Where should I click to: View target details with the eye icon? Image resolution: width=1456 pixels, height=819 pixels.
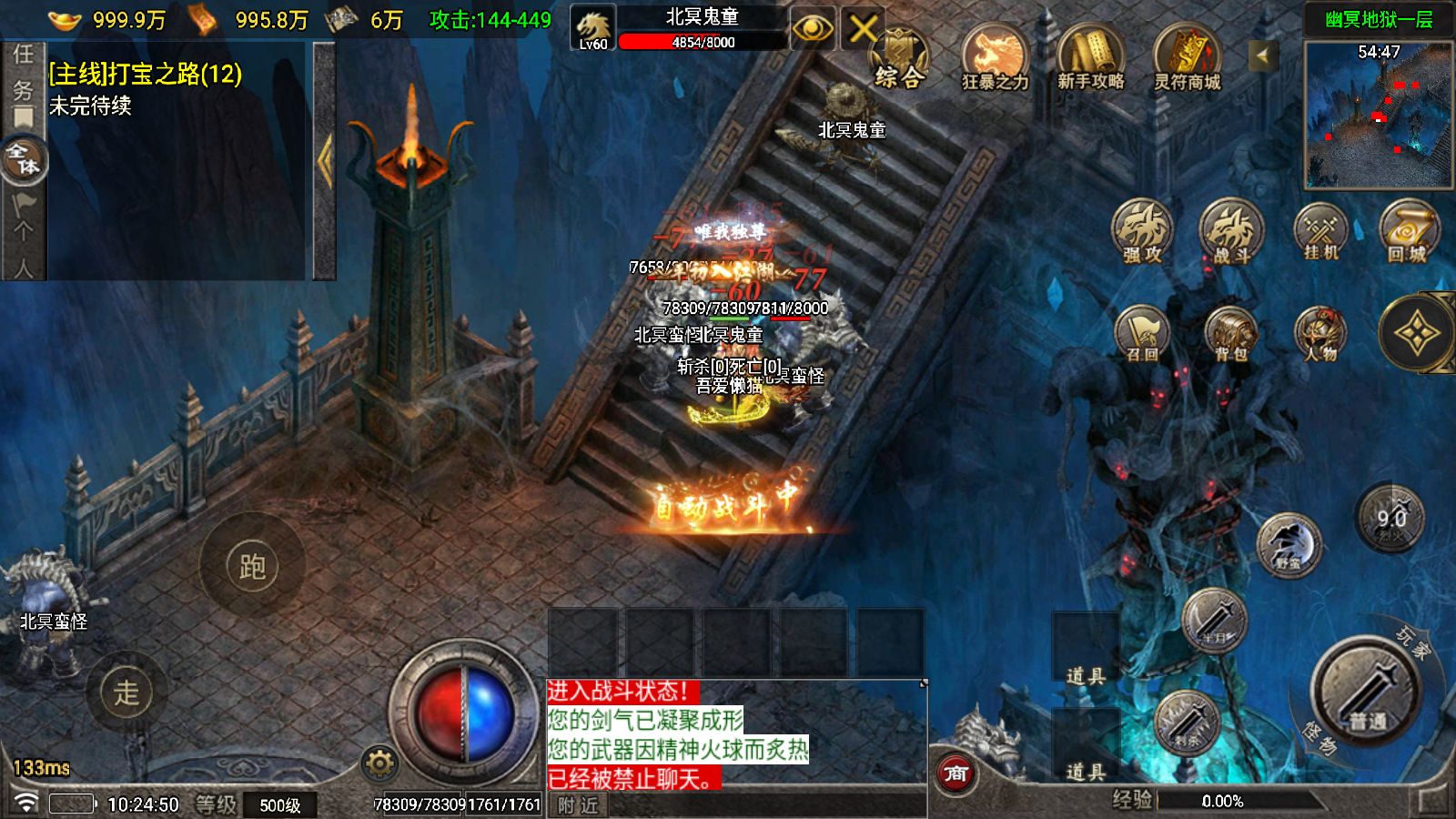pos(813,29)
